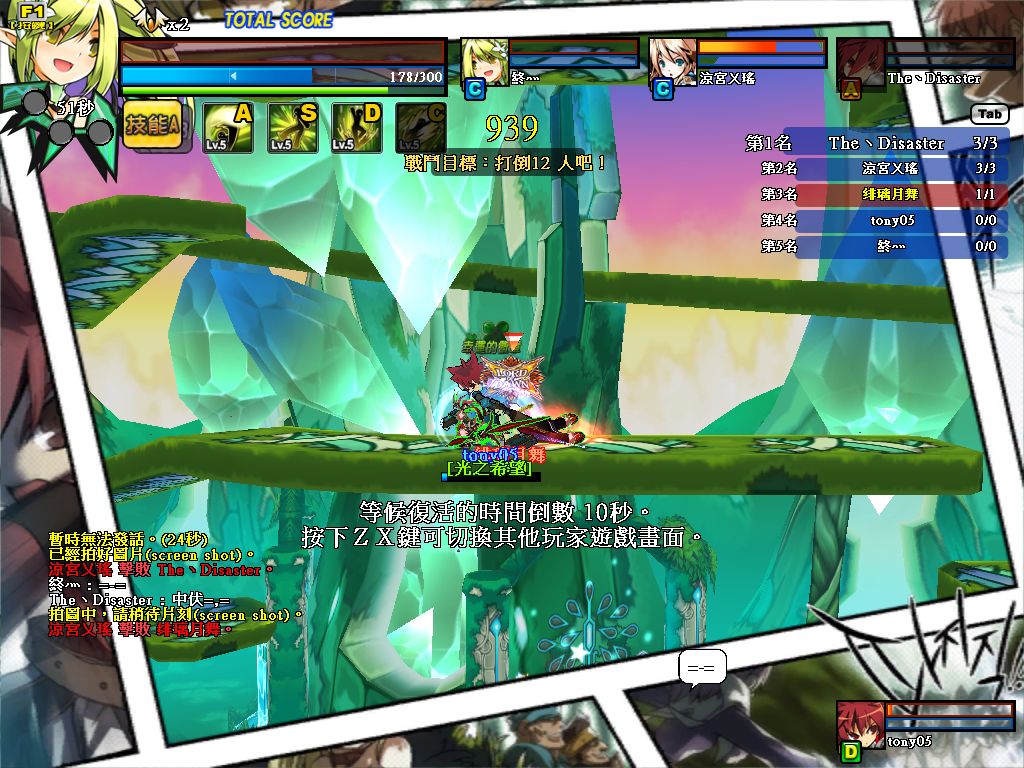The height and width of the screenshot is (768, 1024).
Task: Select player 終~~'s portrait in the top bar
Action: click(485, 63)
